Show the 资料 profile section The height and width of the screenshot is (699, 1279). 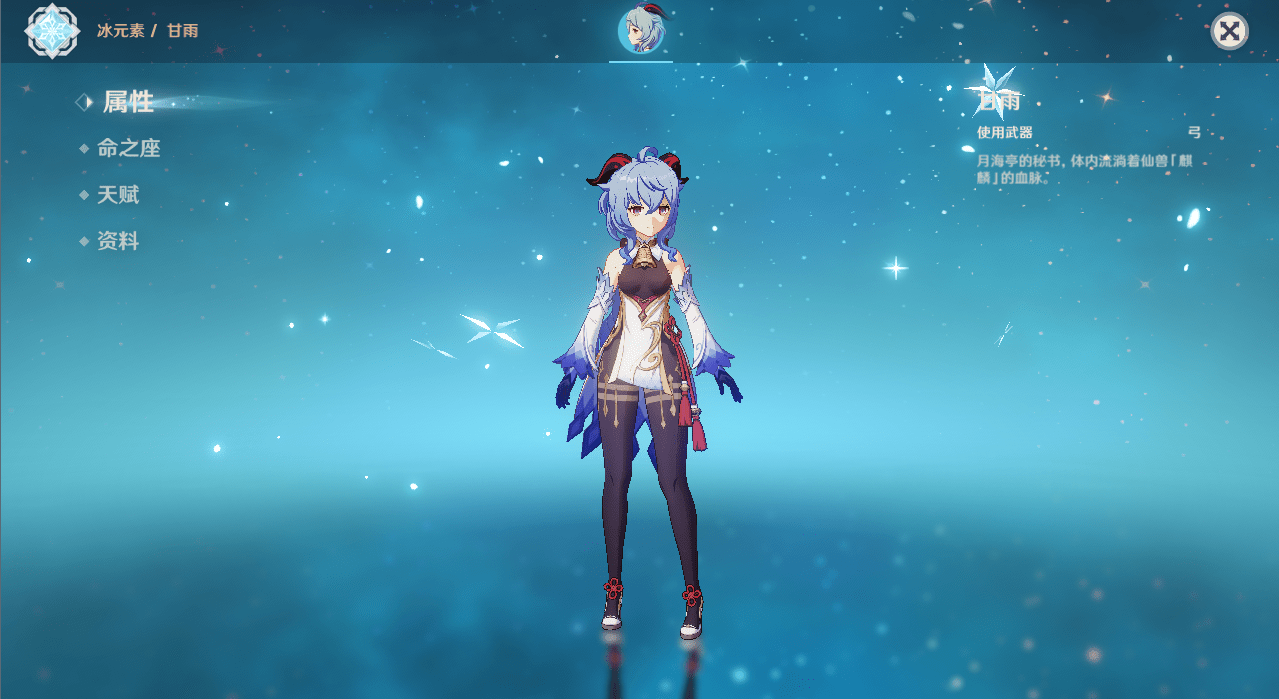(117, 241)
